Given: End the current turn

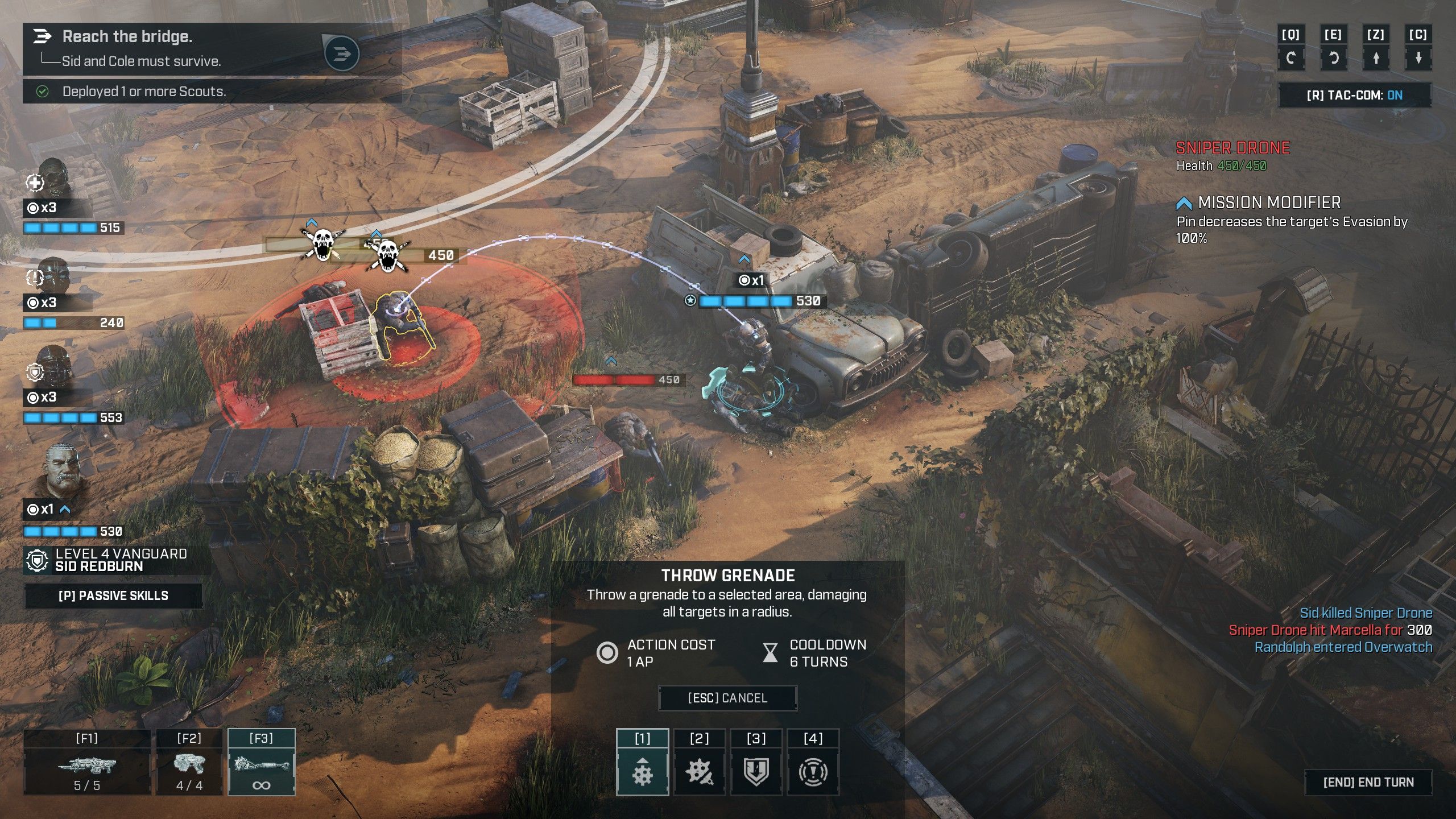Looking at the screenshot, I should point(1368,782).
